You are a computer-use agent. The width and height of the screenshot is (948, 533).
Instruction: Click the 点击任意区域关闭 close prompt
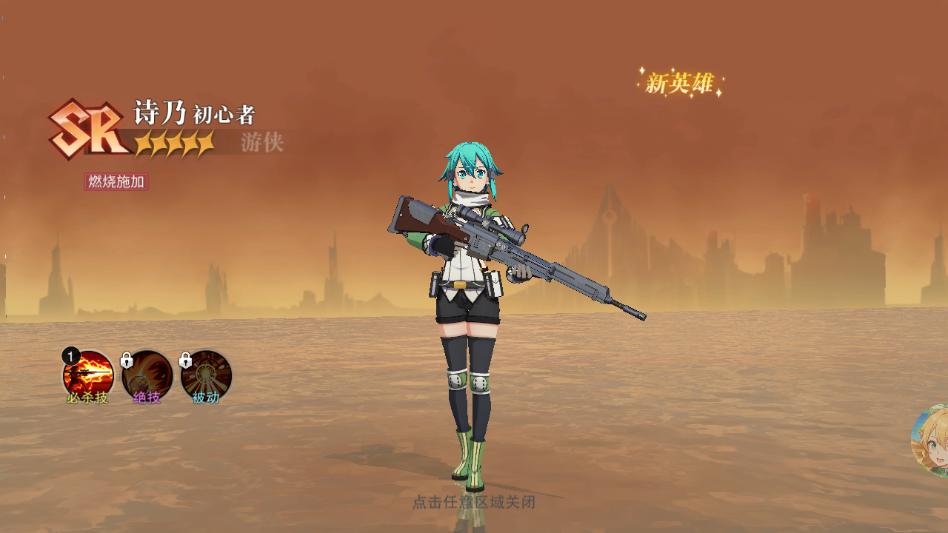tap(474, 502)
